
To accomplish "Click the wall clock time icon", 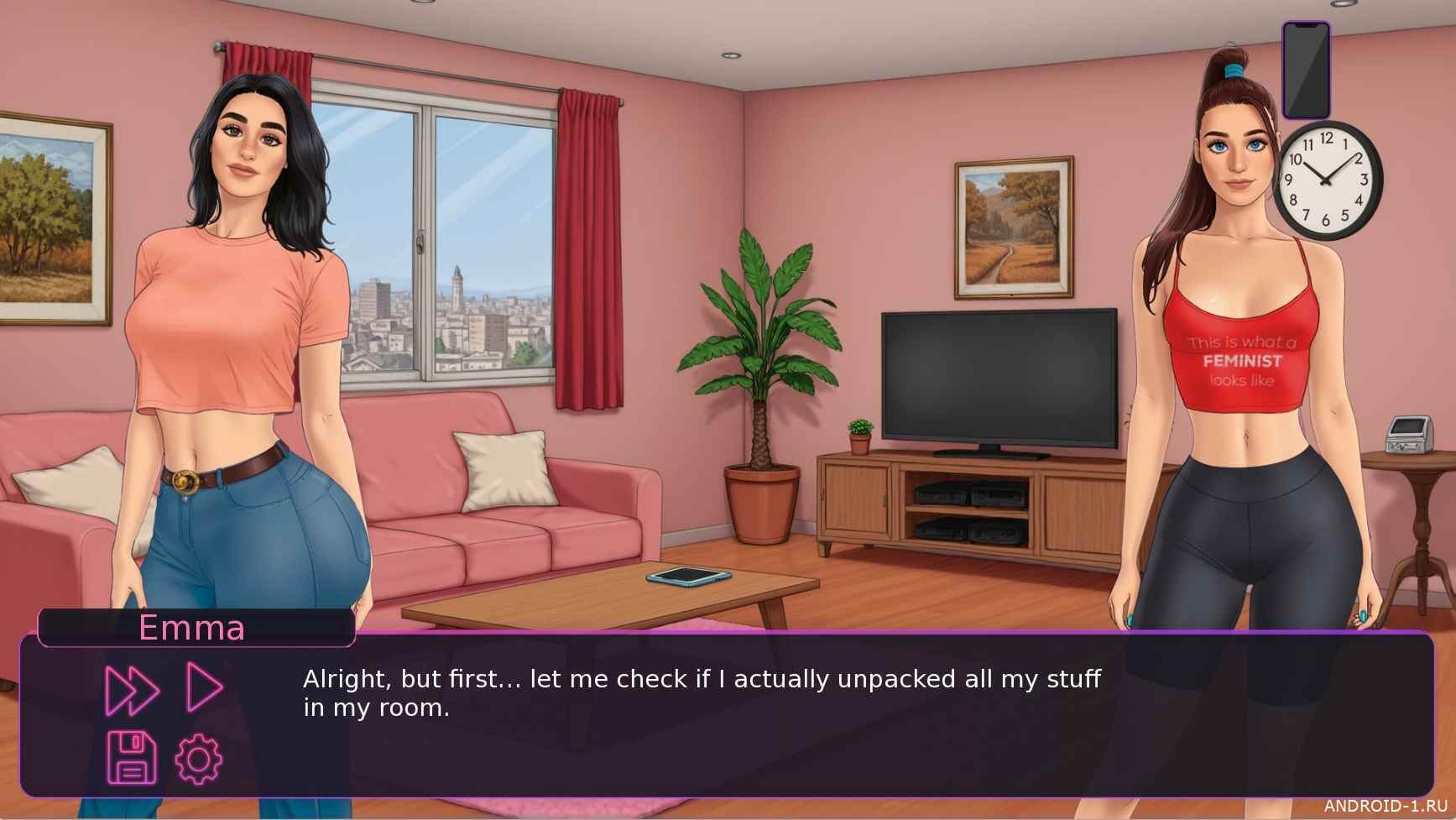I will (1328, 180).
